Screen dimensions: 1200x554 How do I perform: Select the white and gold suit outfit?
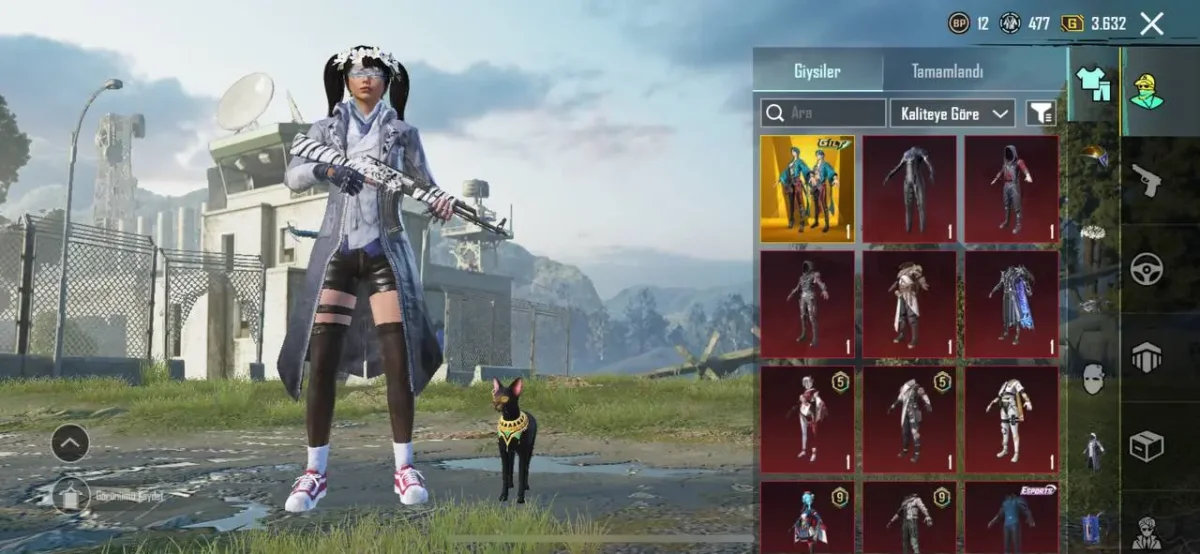(x=1011, y=419)
